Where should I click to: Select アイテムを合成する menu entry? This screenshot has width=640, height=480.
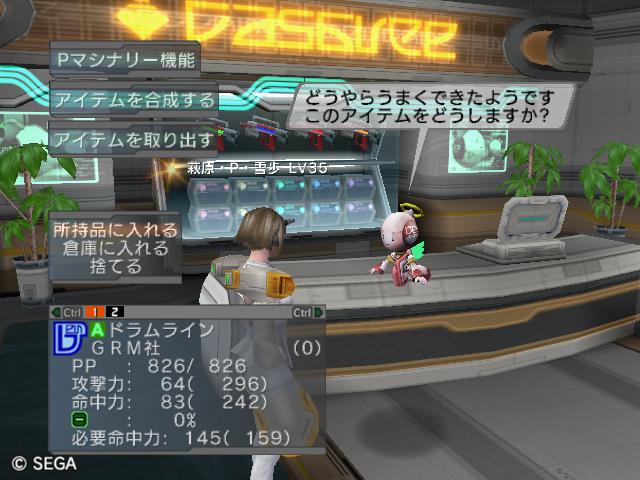pyautogui.click(x=134, y=99)
